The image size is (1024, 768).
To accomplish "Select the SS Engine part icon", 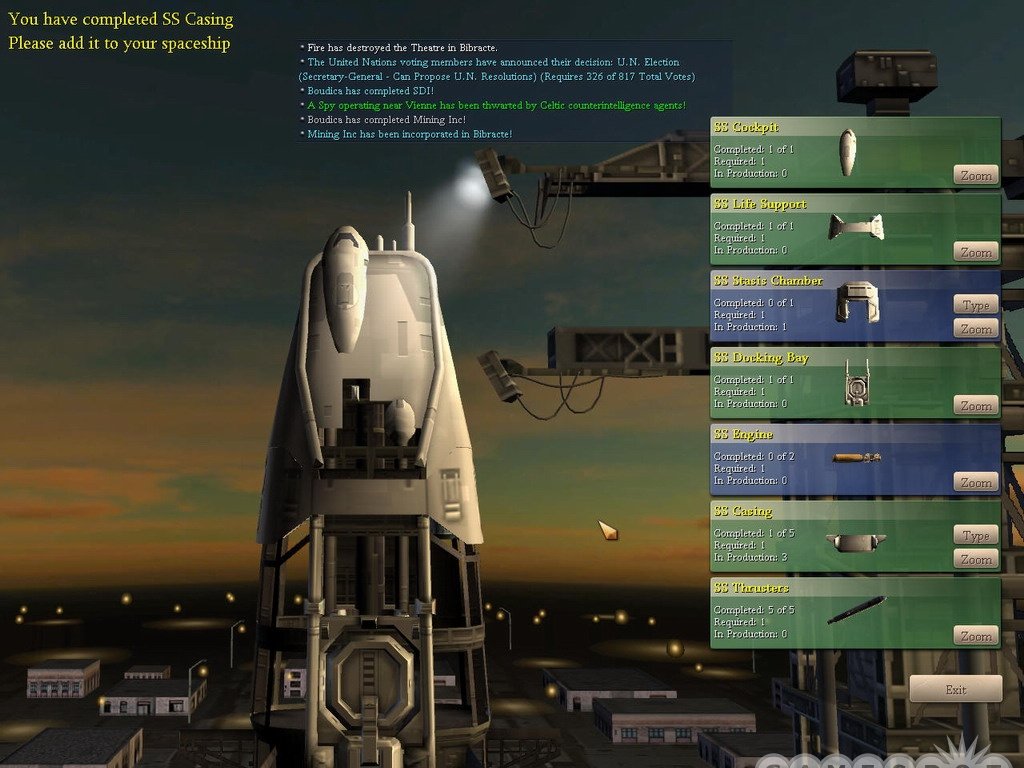I will point(857,458).
